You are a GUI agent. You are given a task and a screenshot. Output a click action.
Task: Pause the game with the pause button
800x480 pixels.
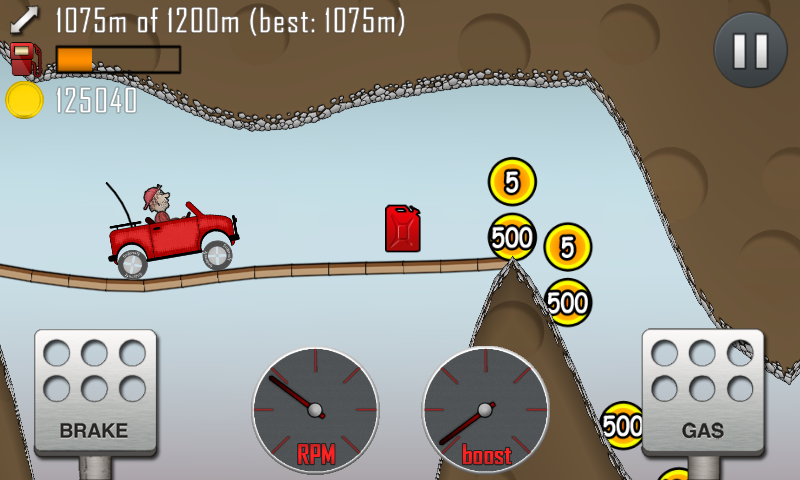745,47
